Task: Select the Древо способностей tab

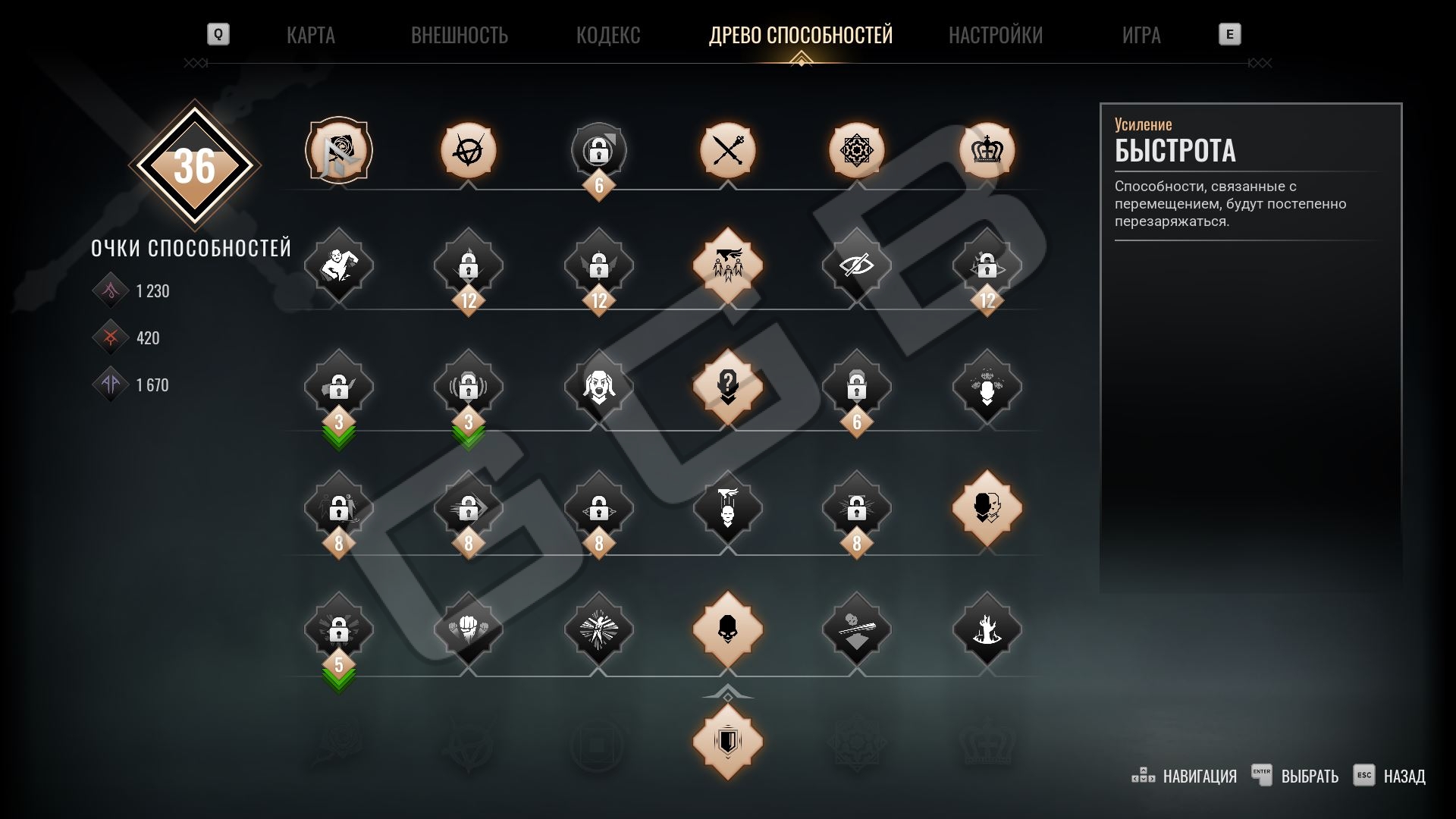Action: coord(800,35)
